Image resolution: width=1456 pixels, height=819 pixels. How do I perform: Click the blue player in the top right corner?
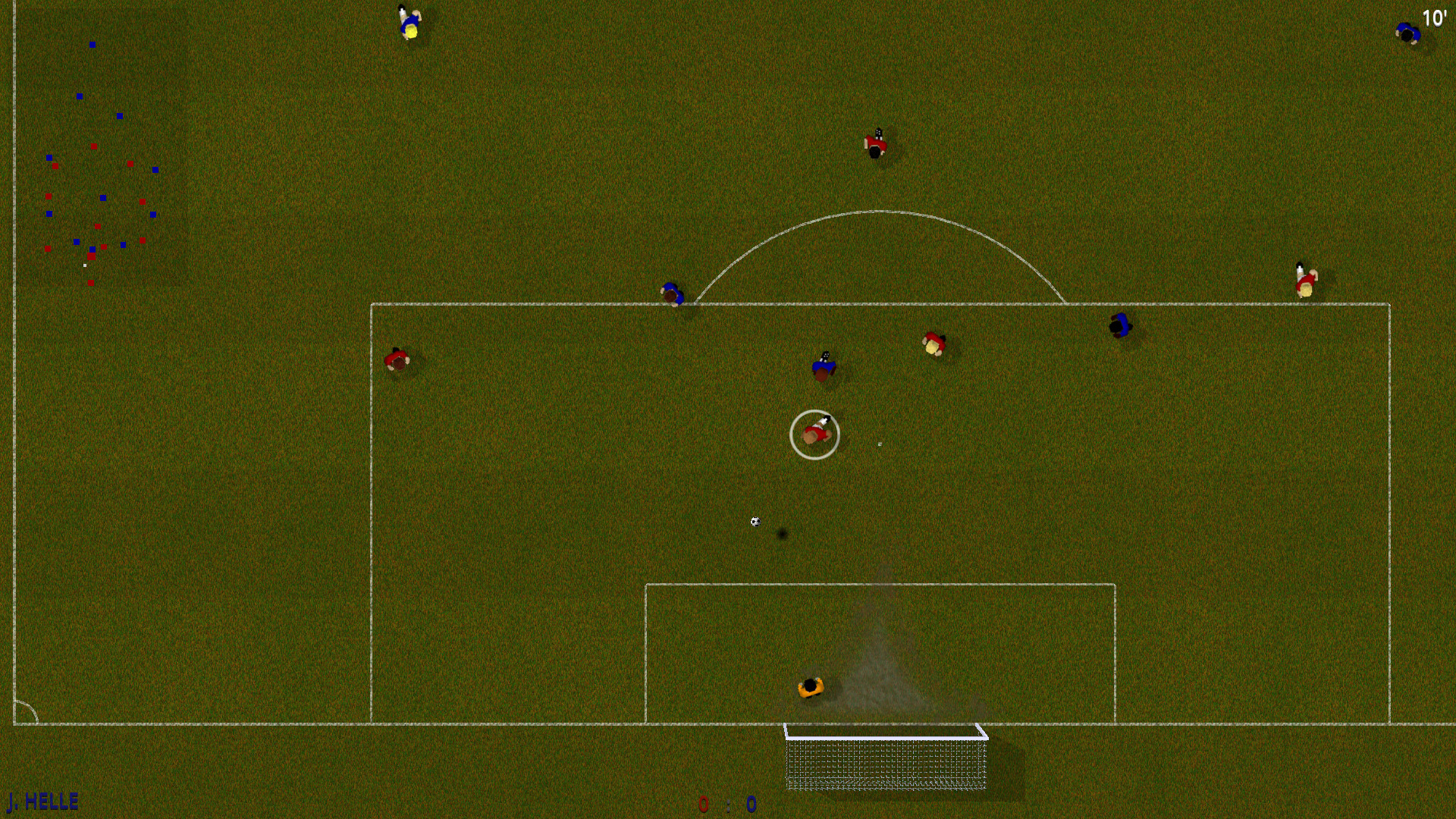point(1407,32)
